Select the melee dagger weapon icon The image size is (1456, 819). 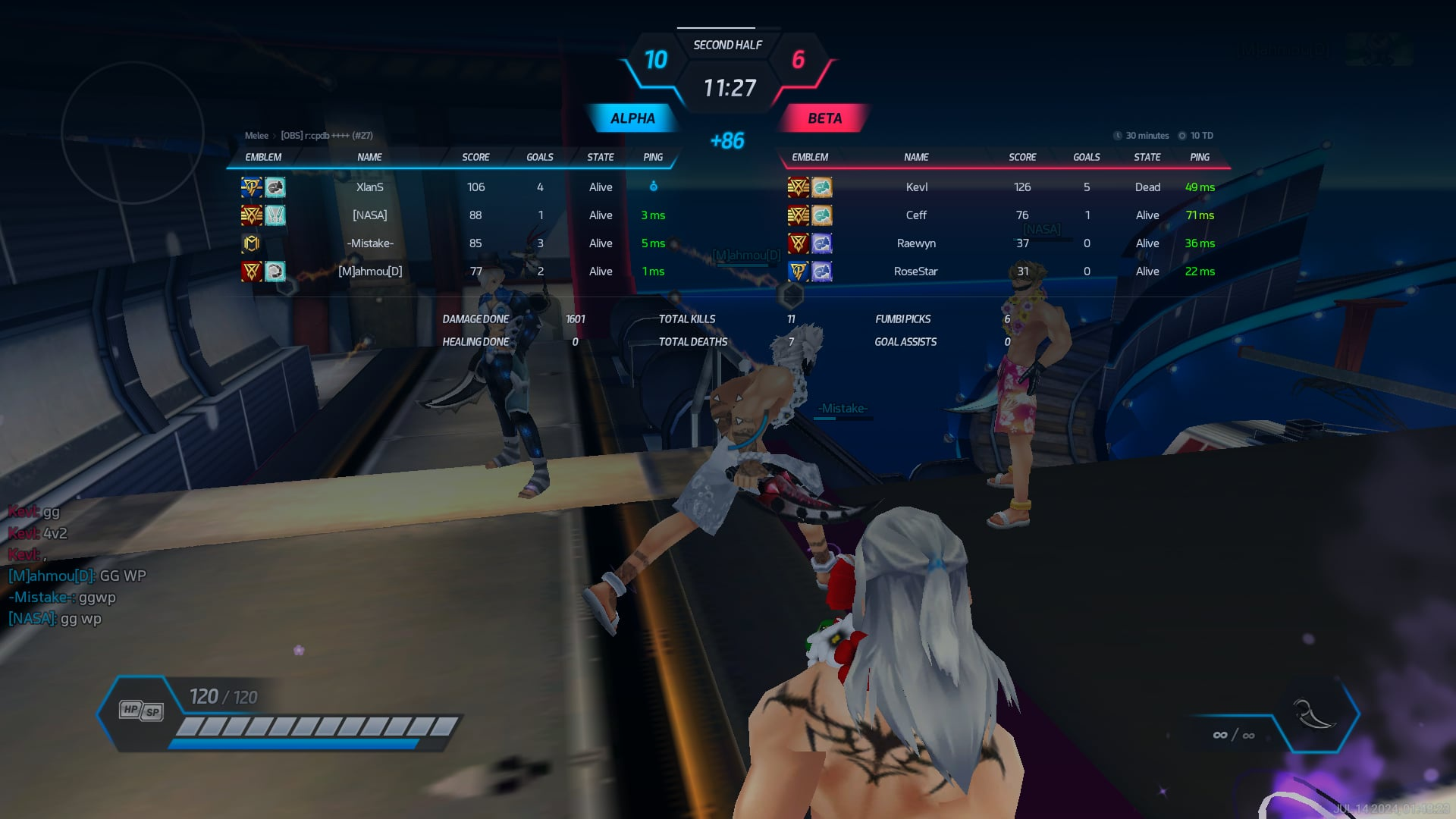[1314, 714]
